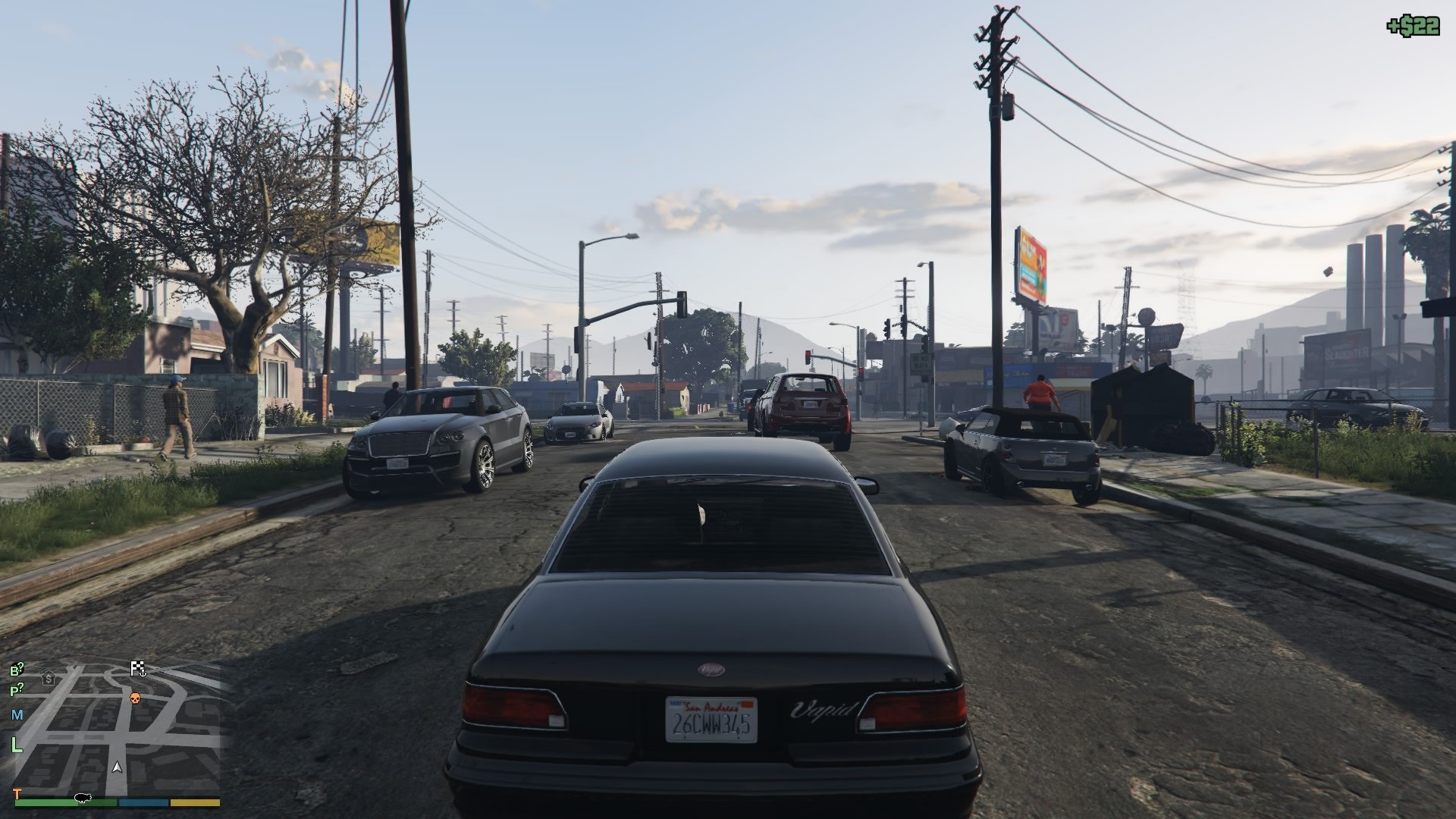The image size is (1456, 819).
Task: Select the blue M mission blip
Action: (16, 715)
